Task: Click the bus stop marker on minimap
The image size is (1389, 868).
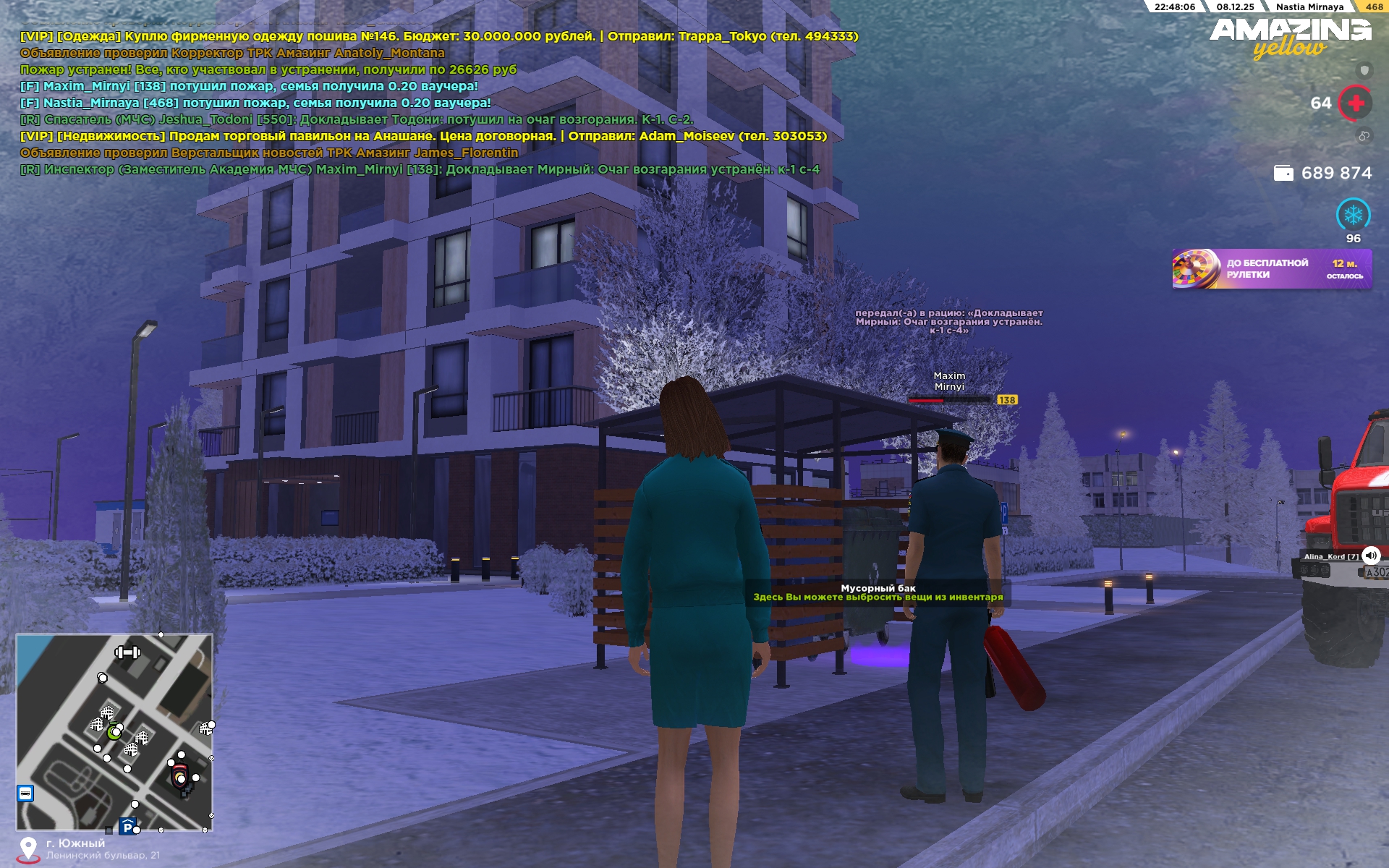Action: coord(25,793)
